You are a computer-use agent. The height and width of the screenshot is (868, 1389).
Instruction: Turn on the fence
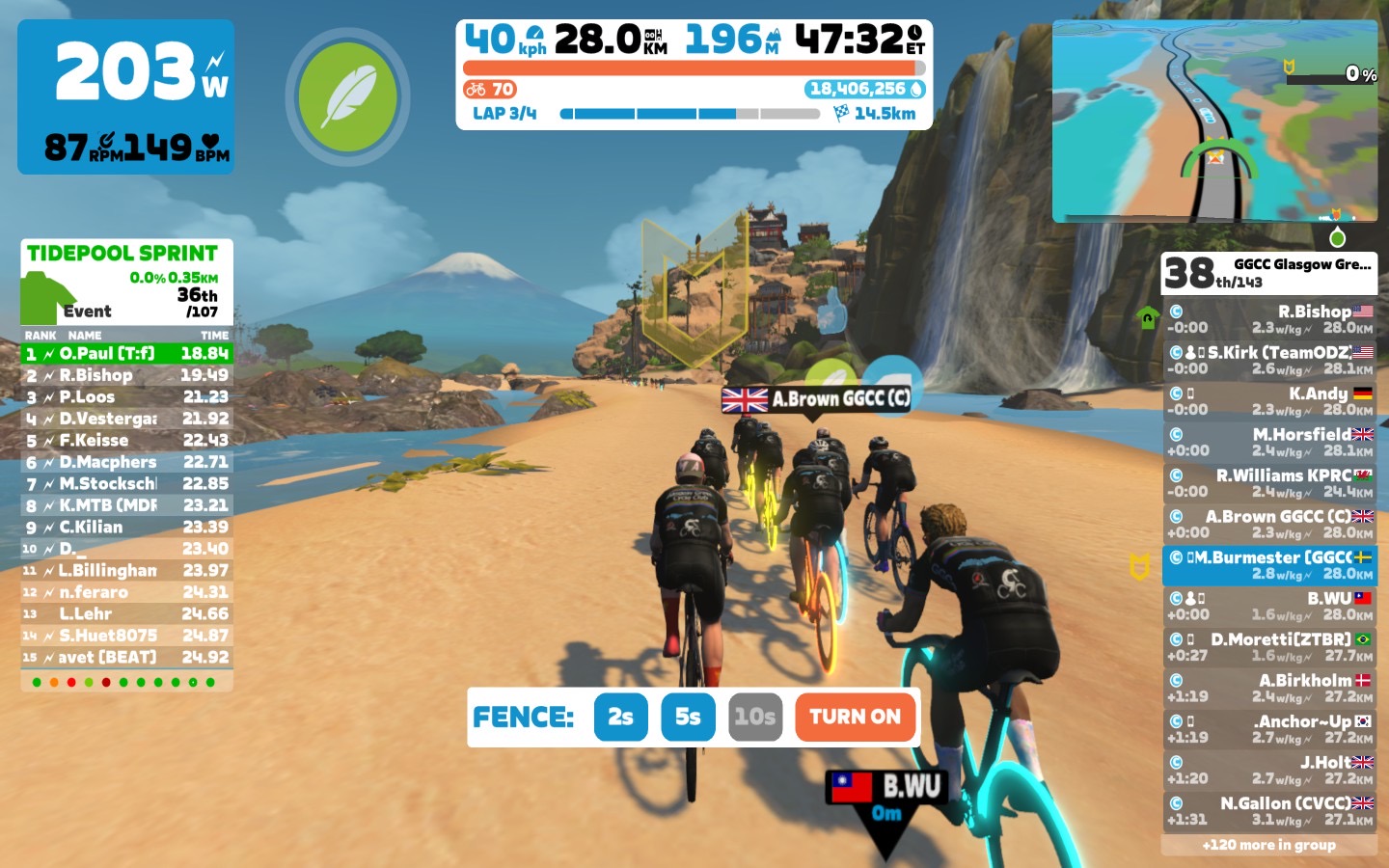pos(855,717)
